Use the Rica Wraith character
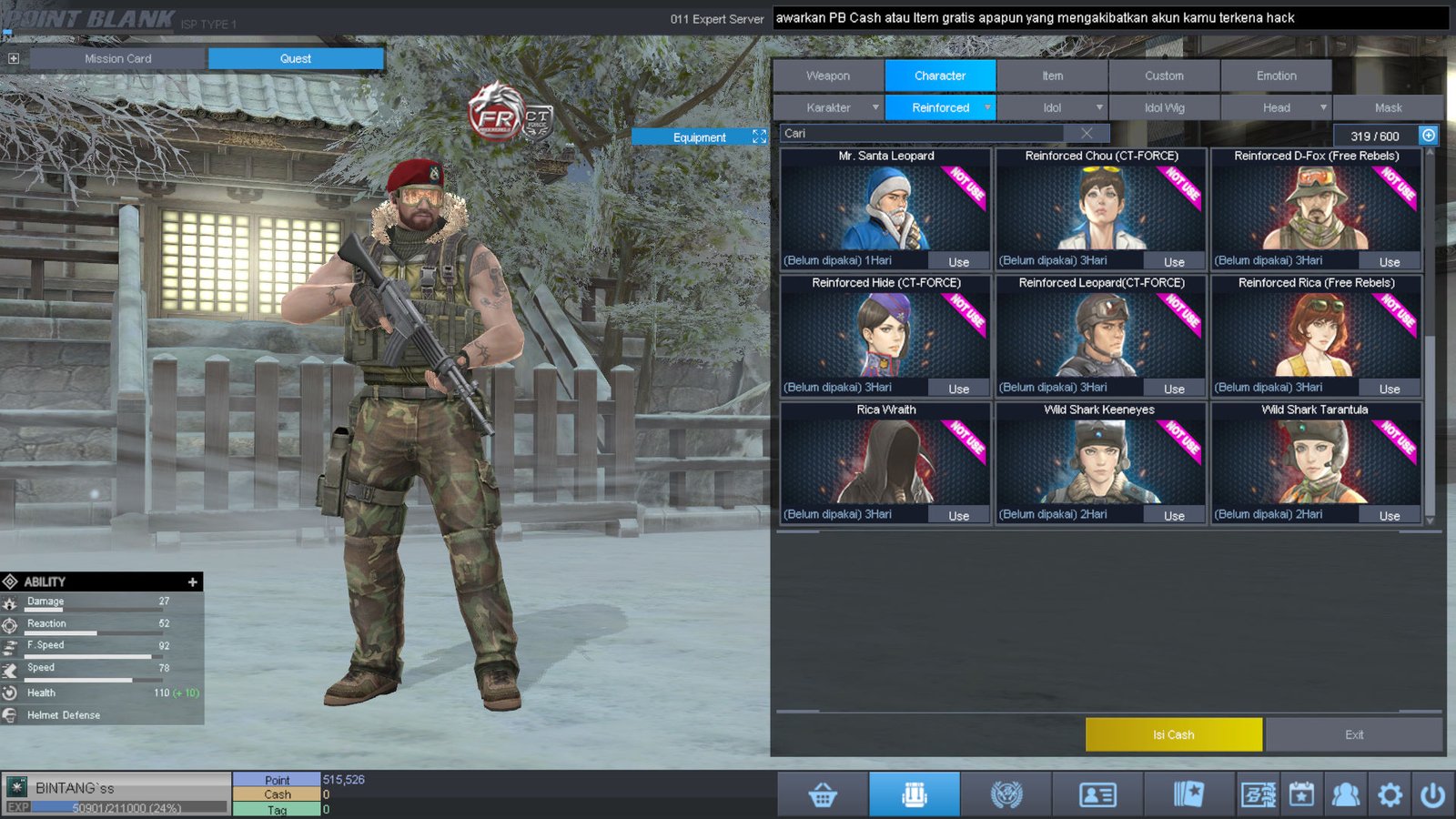 pyautogui.click(x=958, y=516)
